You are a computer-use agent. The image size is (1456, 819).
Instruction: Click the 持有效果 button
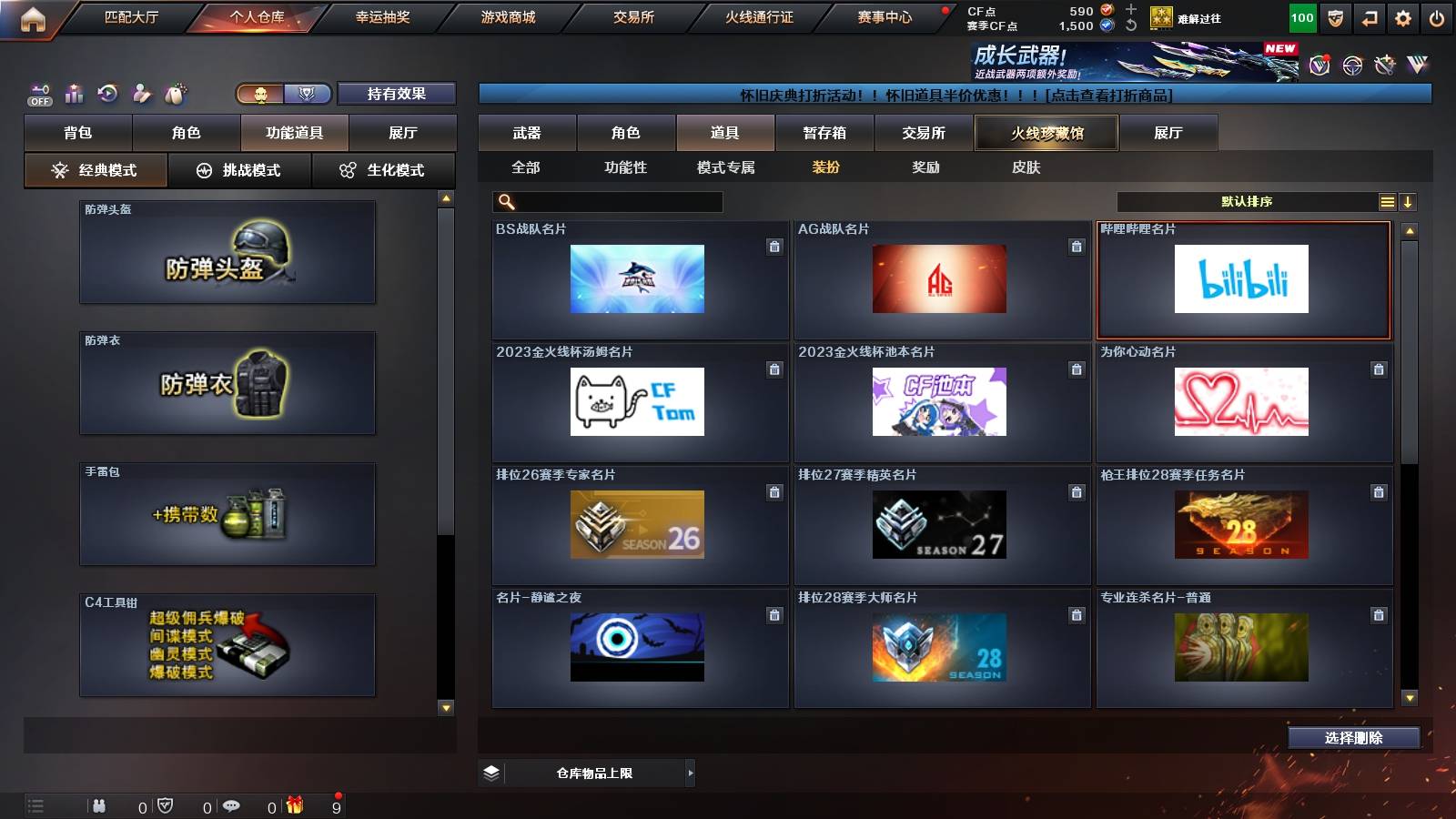397,93
